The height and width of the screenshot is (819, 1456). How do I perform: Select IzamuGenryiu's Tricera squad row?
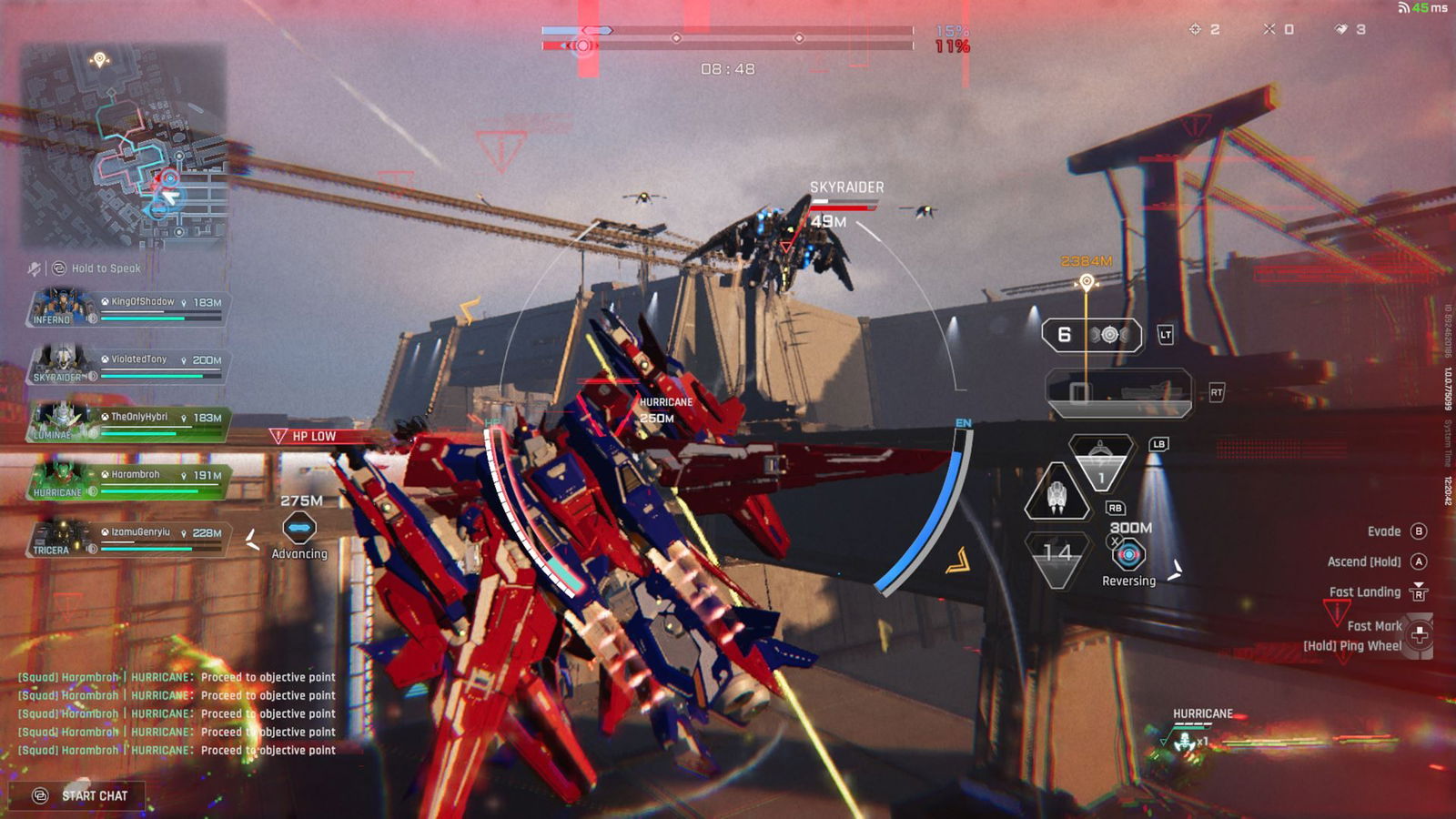tap(127, 539)
